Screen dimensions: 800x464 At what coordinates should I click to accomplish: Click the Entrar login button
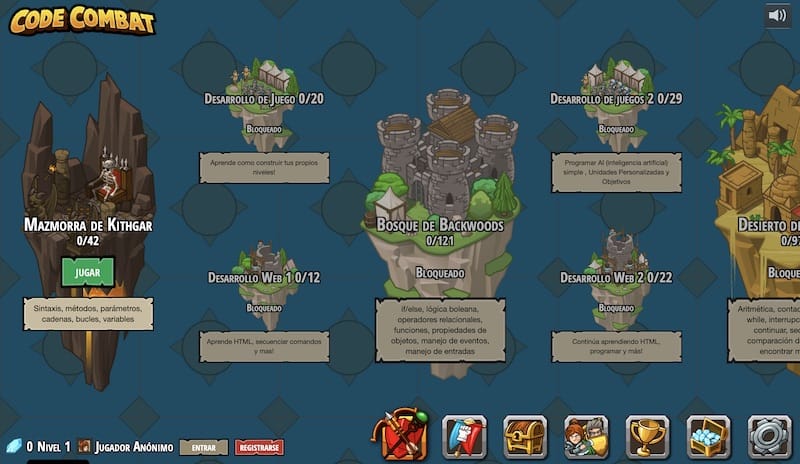click(203, 447)
